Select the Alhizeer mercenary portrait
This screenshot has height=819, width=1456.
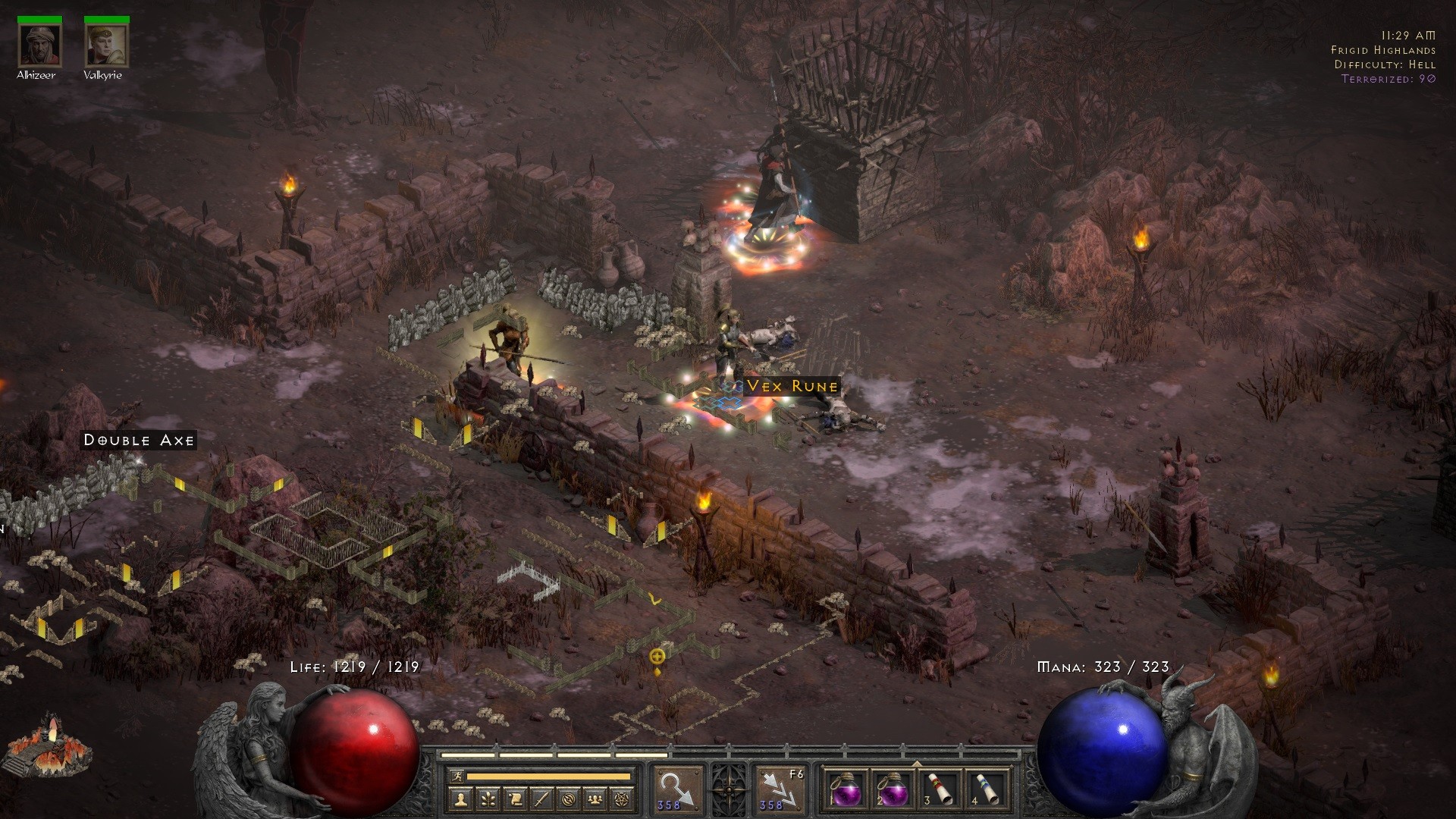pos(39,45)
